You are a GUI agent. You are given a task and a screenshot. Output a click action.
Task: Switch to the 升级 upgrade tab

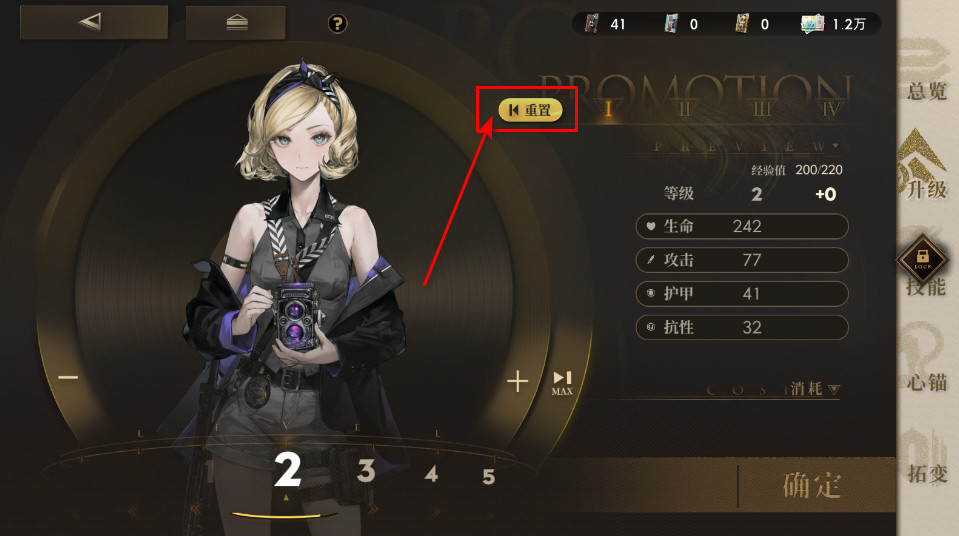tap(927, 166)
